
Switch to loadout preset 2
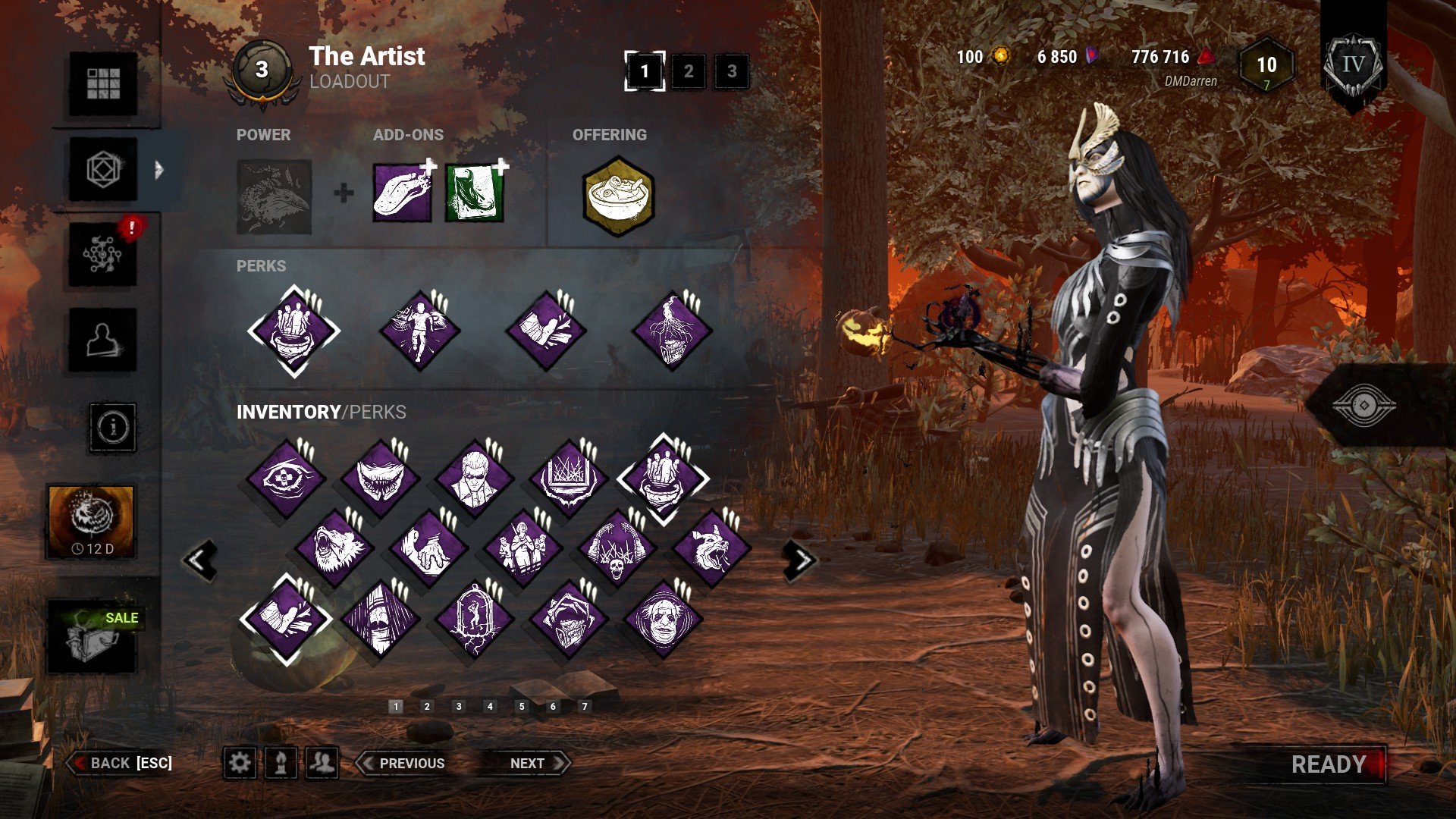[x=688, y=71]
